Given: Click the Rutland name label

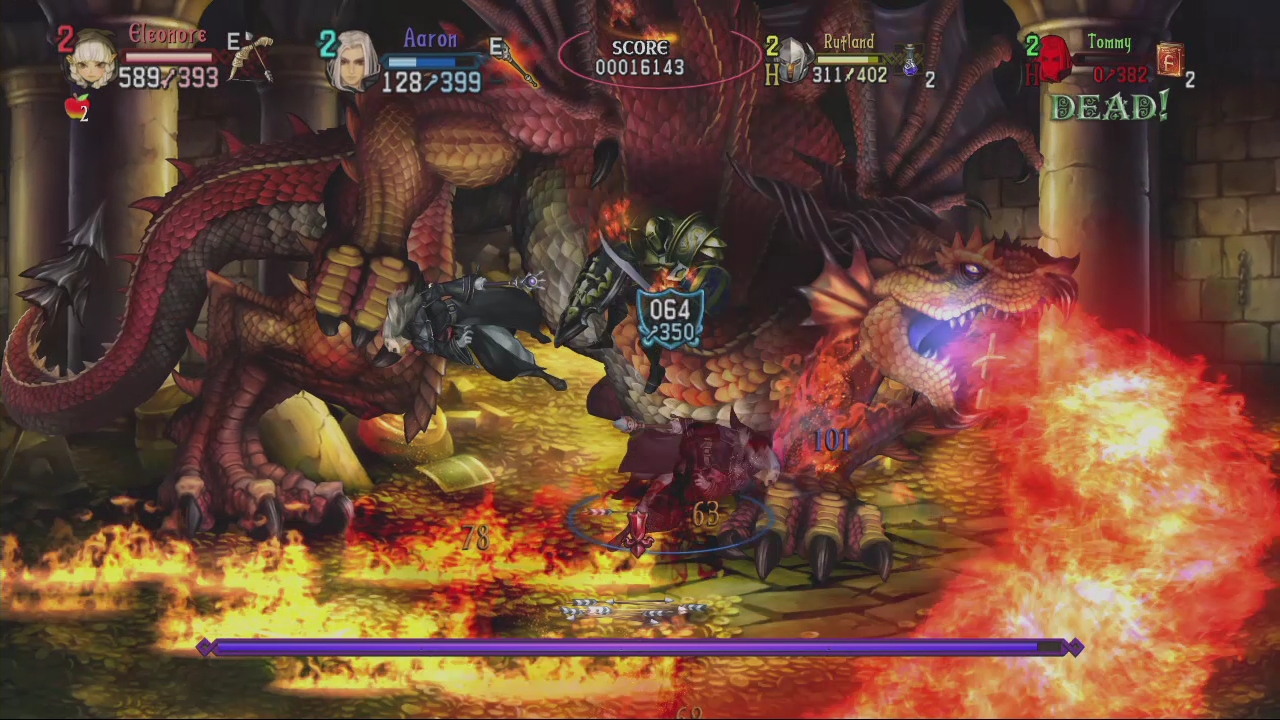Looking at the screenshot, I should [x=848, y=43].
